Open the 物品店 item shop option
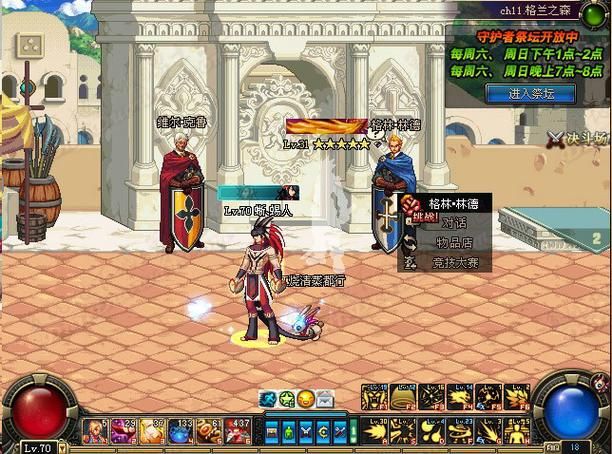 [x=453, y=242]
